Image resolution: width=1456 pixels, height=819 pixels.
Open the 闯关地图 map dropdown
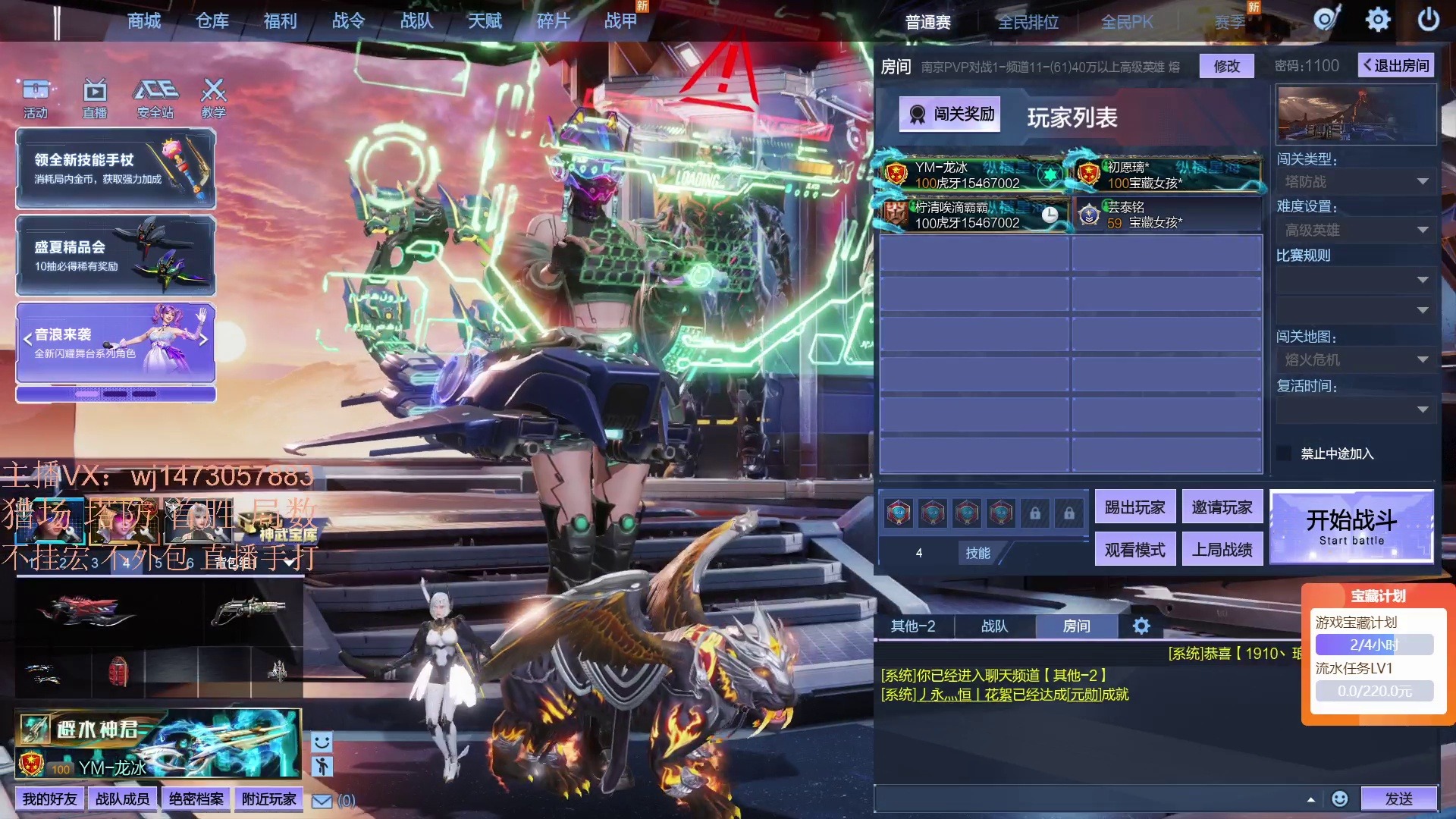[1355, 359]
